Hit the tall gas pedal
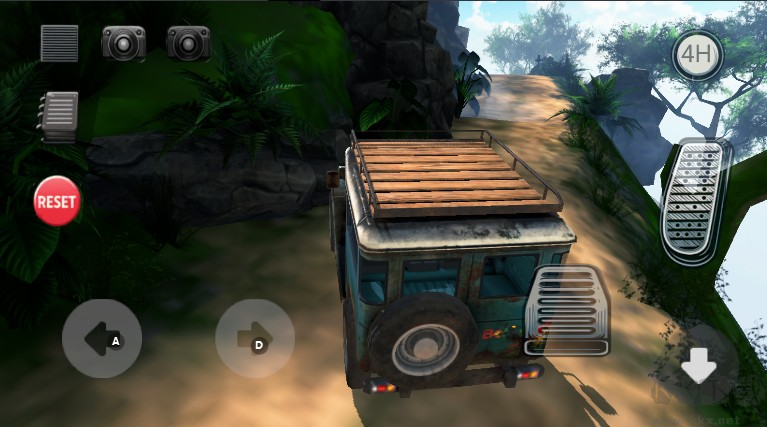Screen dimensions: 767x427 click(696, 200)
